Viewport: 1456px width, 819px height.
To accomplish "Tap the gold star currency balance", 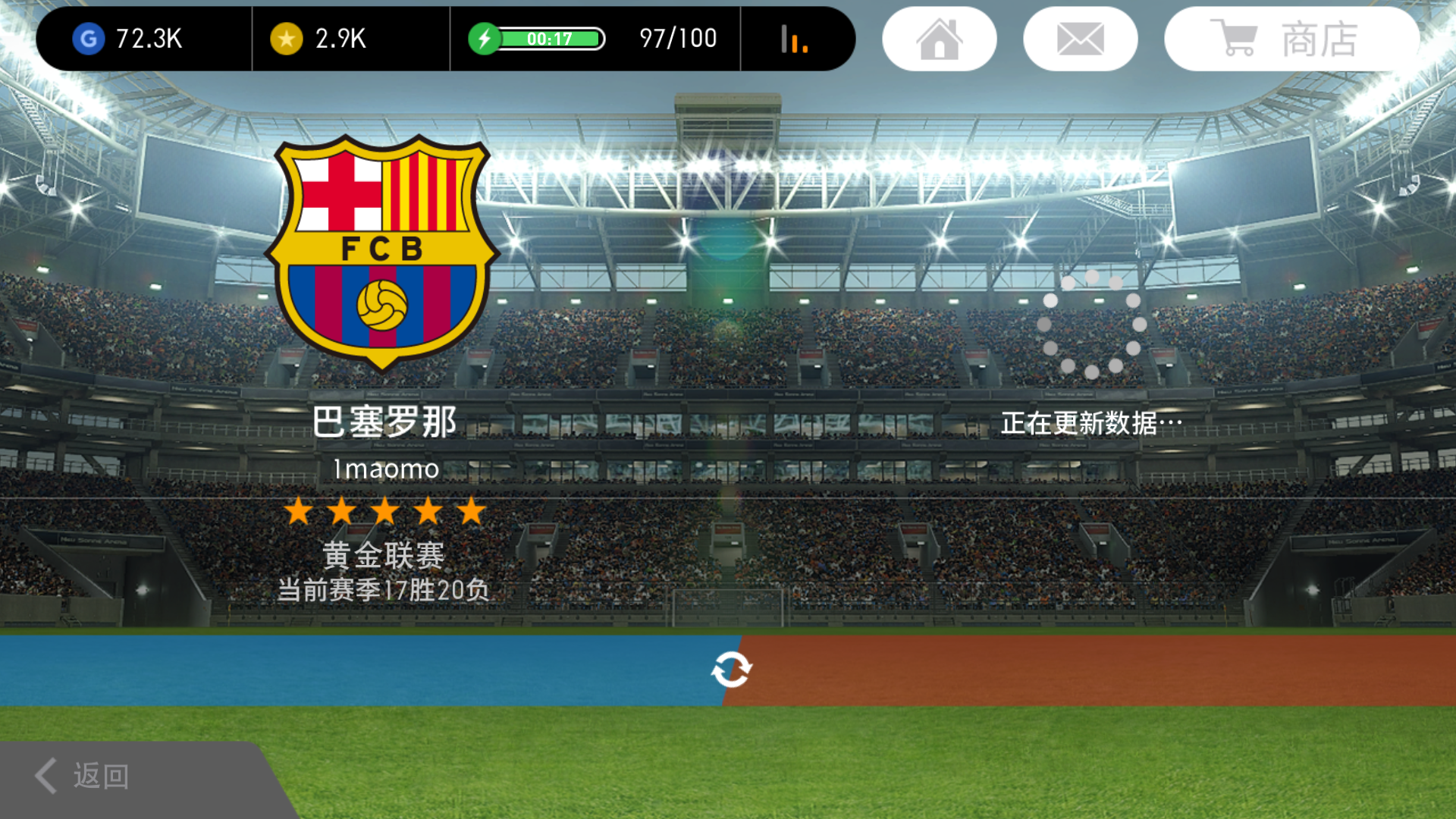I will point(318,39).
